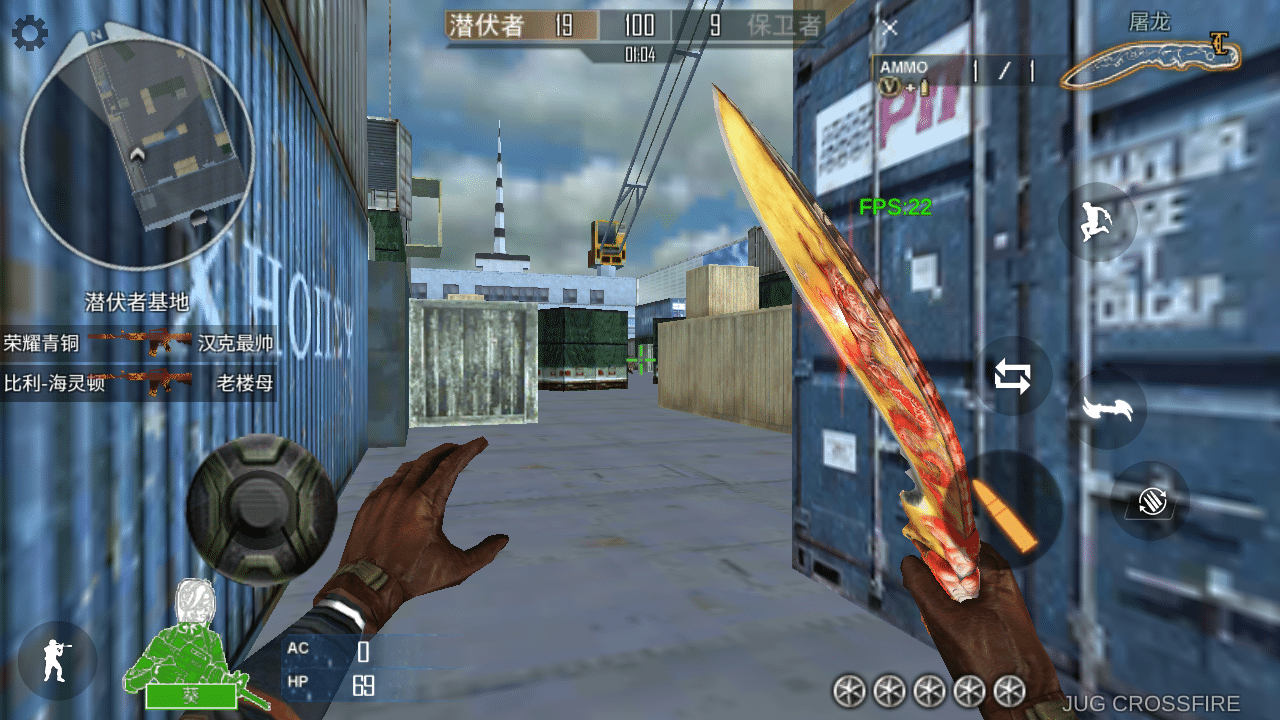Close the ammo panel with the X
1280x720 pixels.
pos(889,28)
